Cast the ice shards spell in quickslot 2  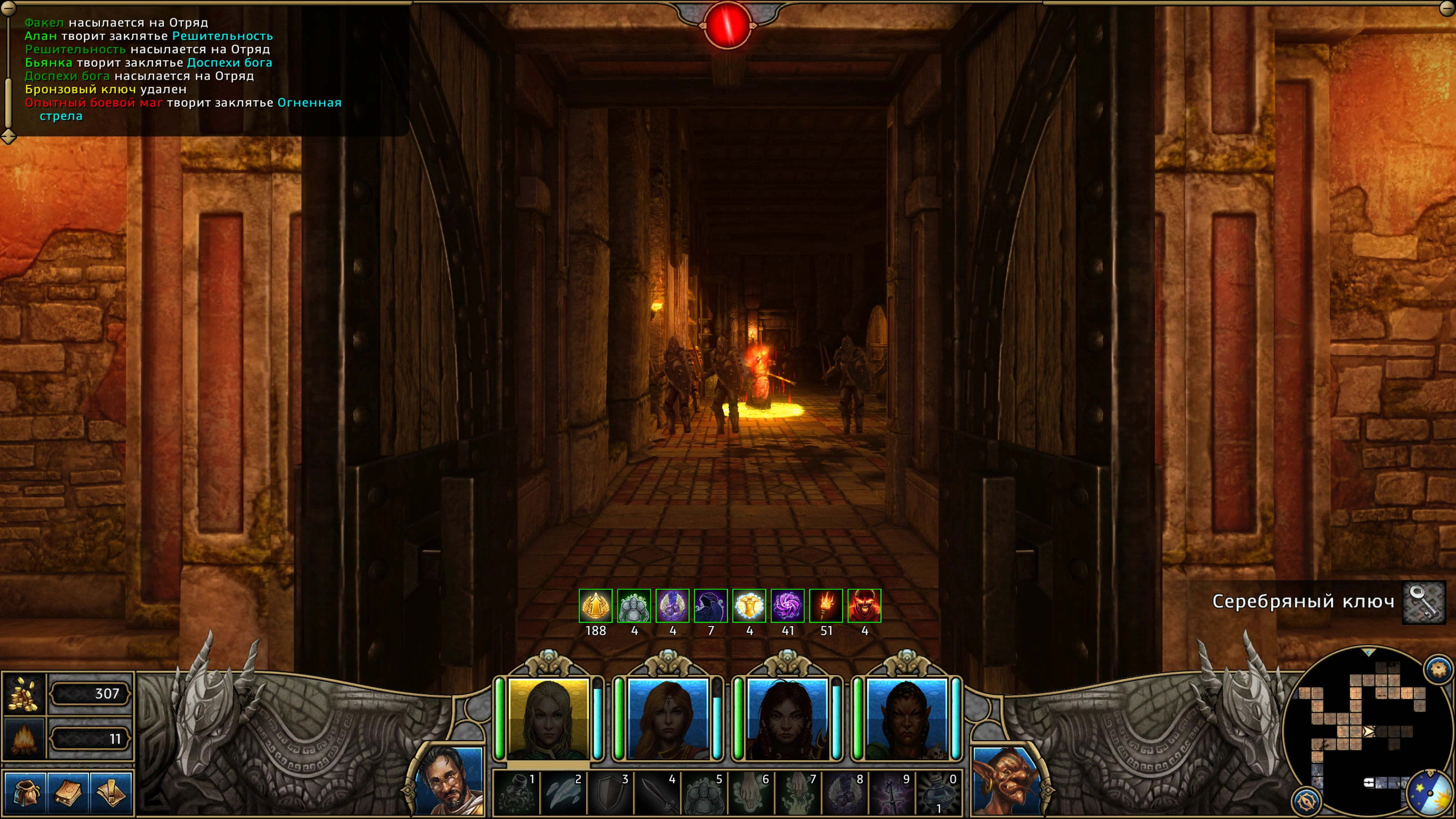click(563, 793)
